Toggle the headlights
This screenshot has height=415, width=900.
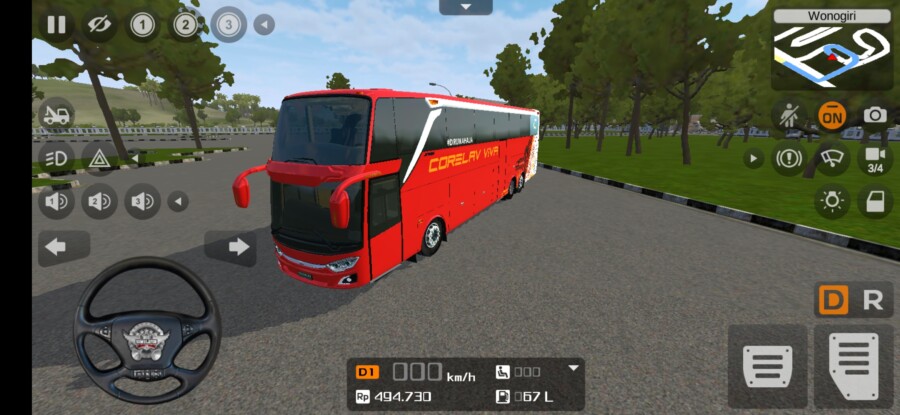(x=56, y=157)
